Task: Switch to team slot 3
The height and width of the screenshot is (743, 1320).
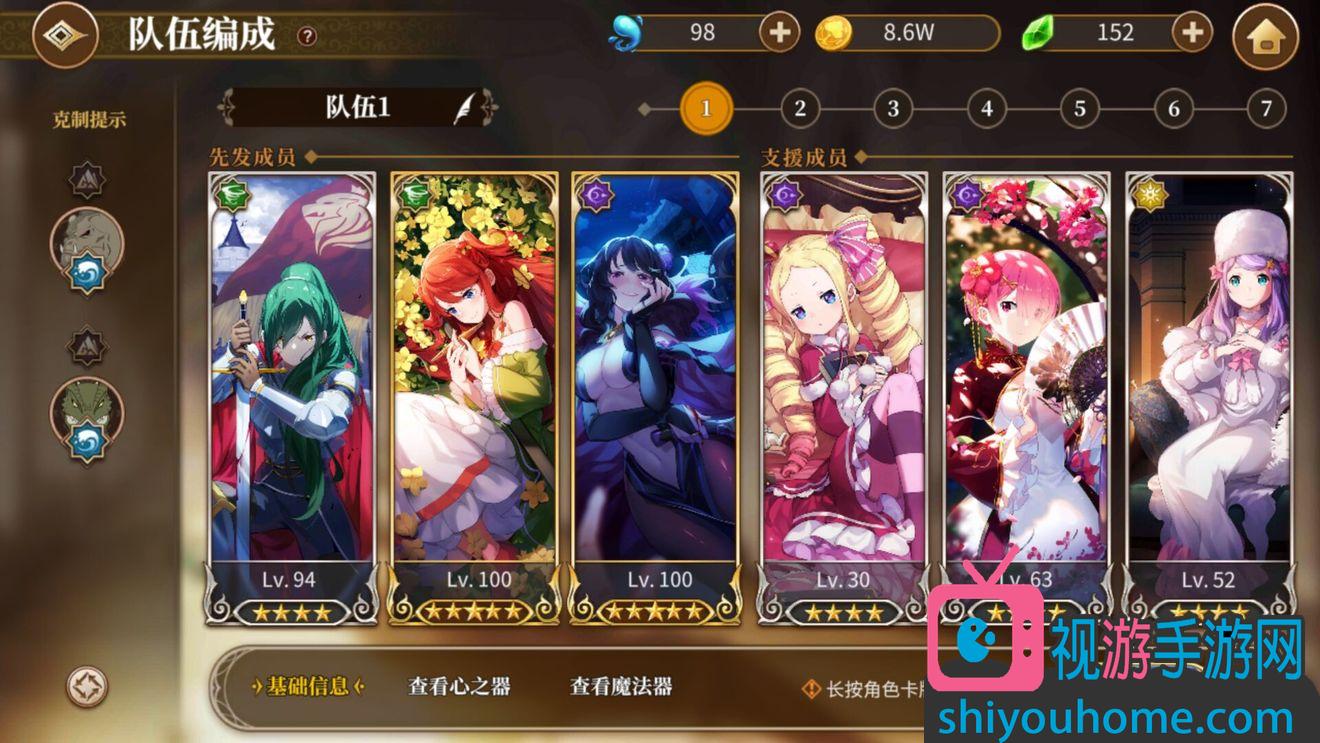Action: coord(892,109)
